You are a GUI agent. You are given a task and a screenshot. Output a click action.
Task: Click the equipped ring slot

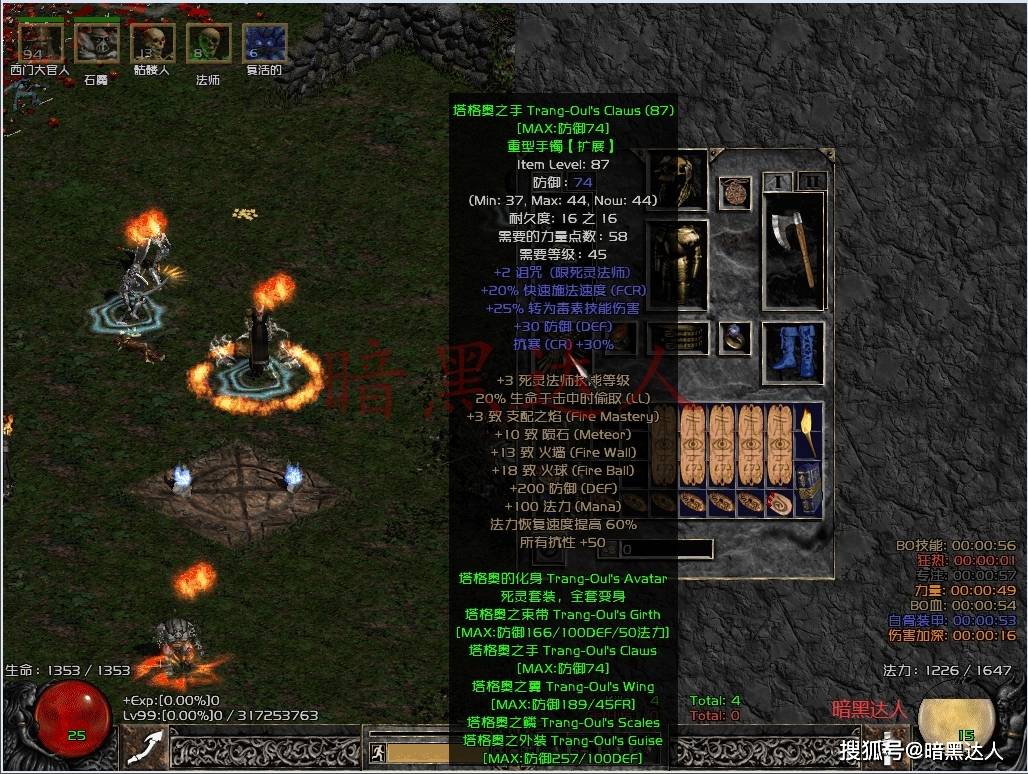[x=738, y=339]
